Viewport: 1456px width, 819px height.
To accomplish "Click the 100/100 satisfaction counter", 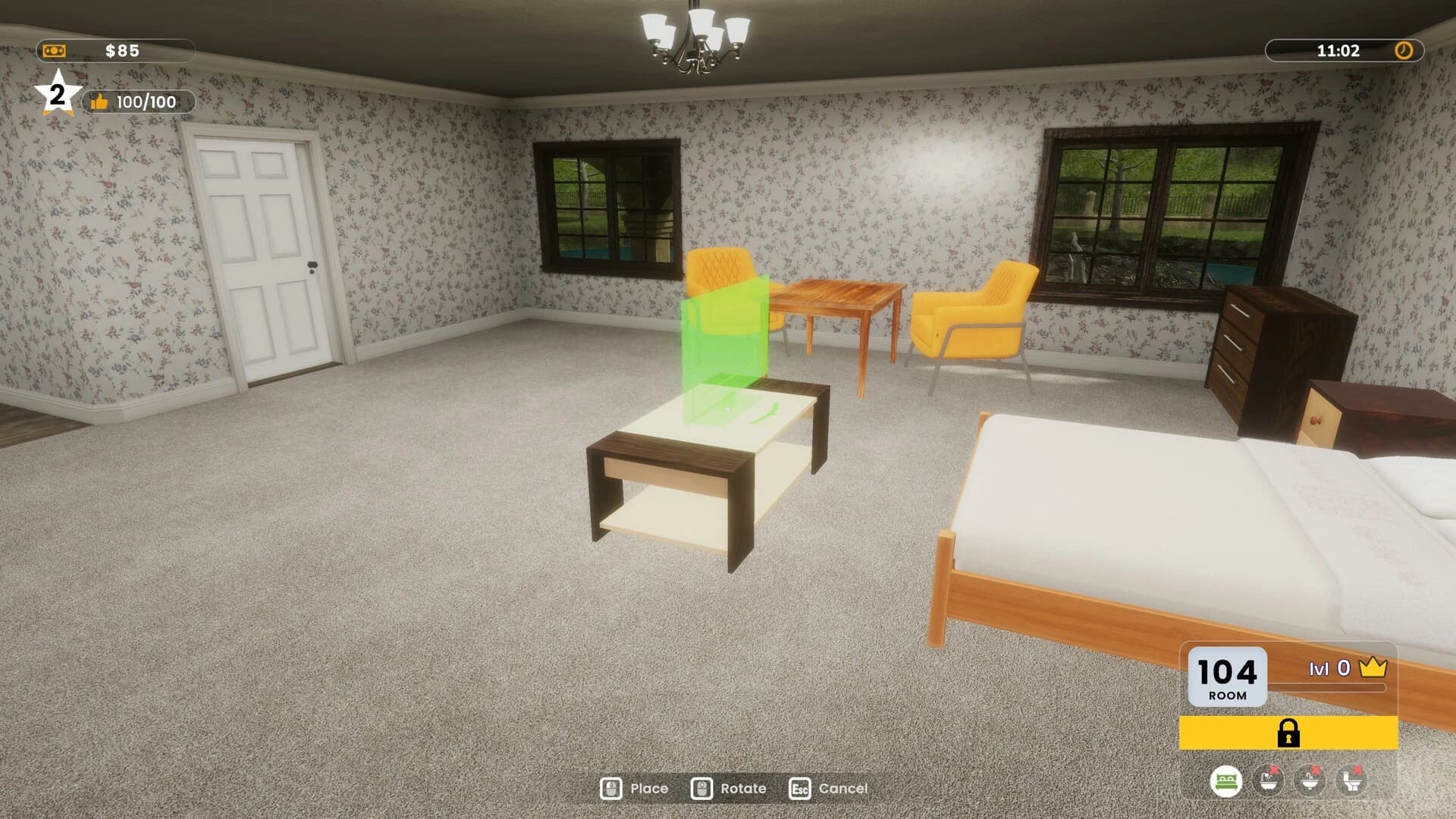I will [x=146, y=101].
